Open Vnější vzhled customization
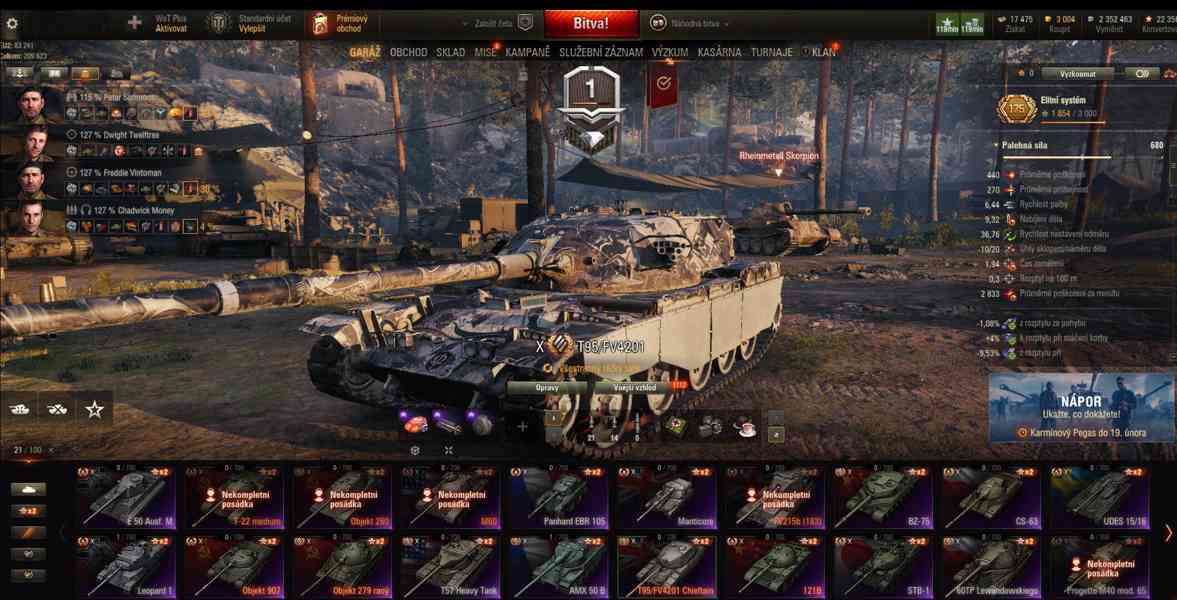 pyautogui.click(x=636, y=387)
